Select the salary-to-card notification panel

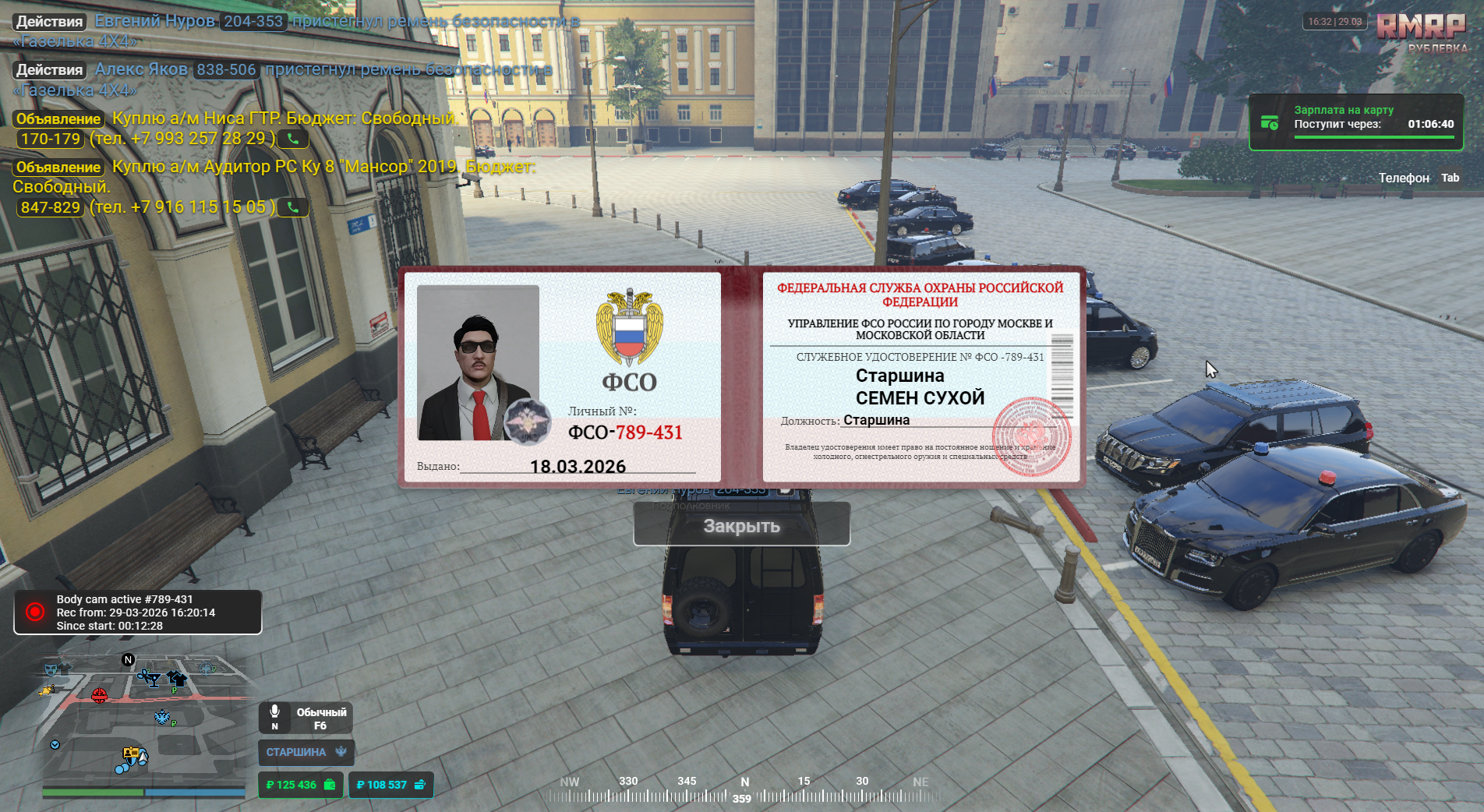pos(1355,122)
